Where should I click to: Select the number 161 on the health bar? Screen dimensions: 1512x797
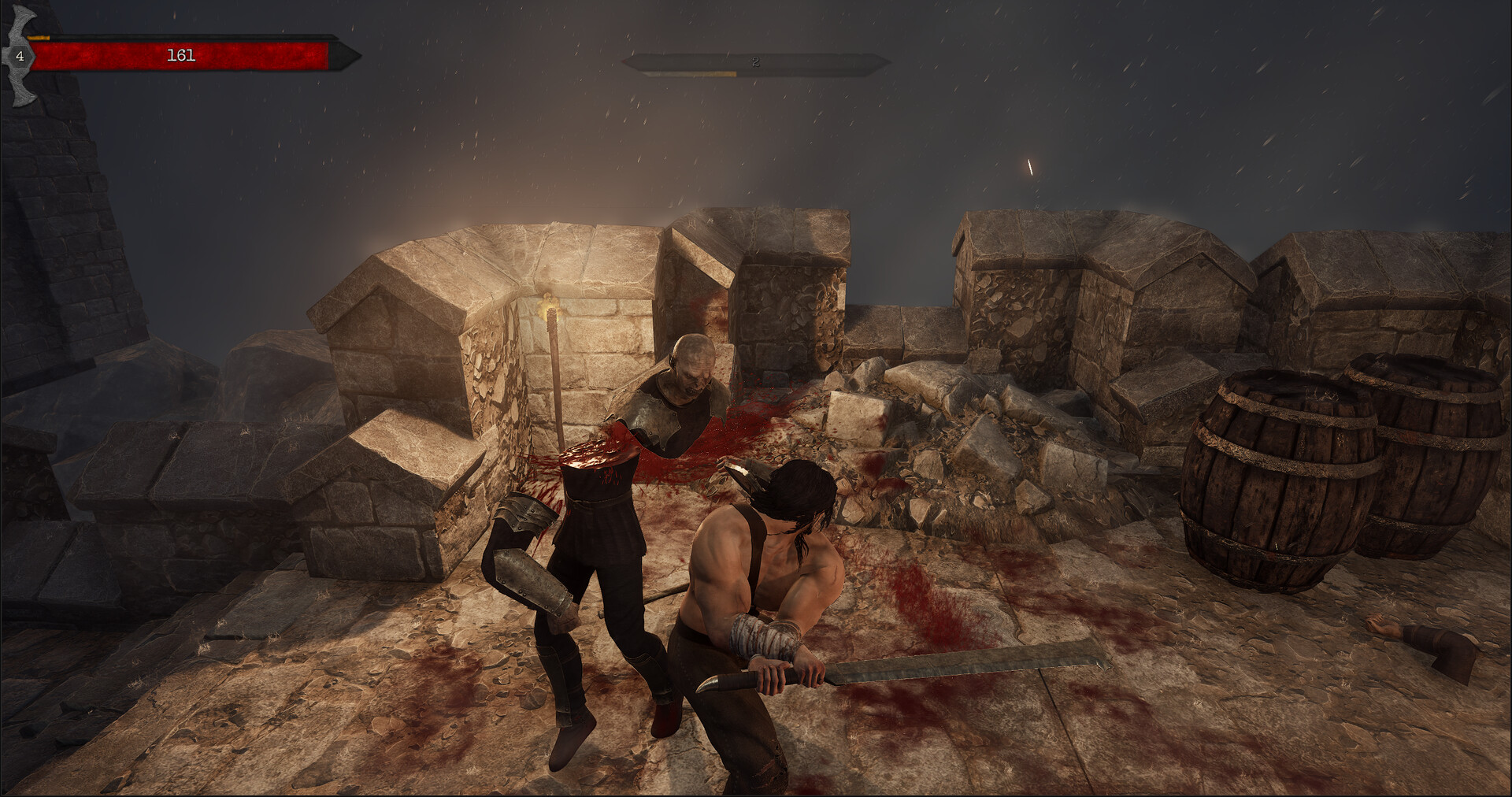pos(180,55)
